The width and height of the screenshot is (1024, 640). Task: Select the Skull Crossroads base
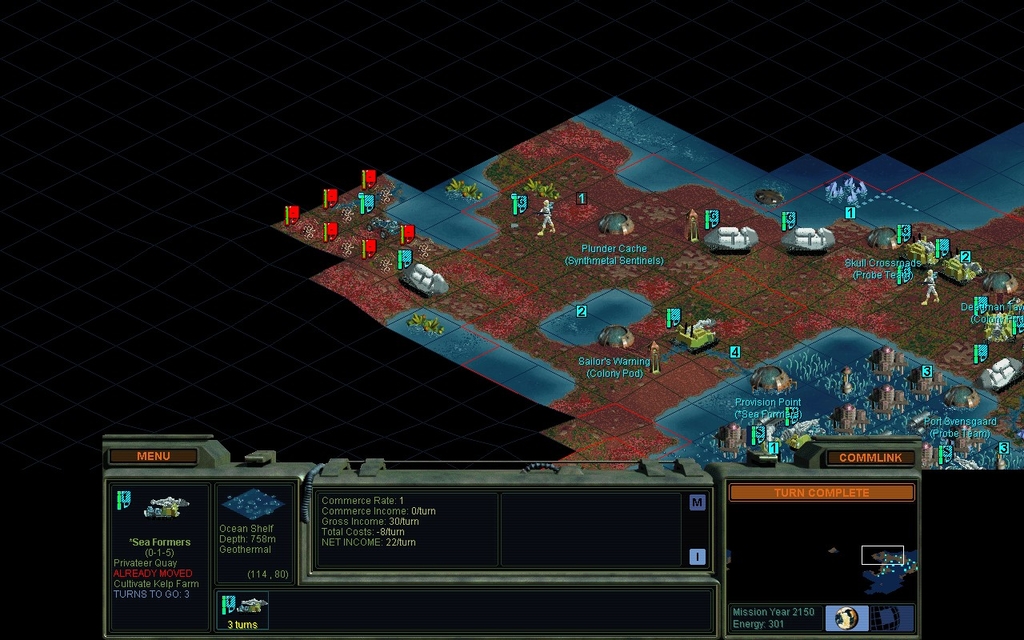pyautogui.click(x=882, y=238)
